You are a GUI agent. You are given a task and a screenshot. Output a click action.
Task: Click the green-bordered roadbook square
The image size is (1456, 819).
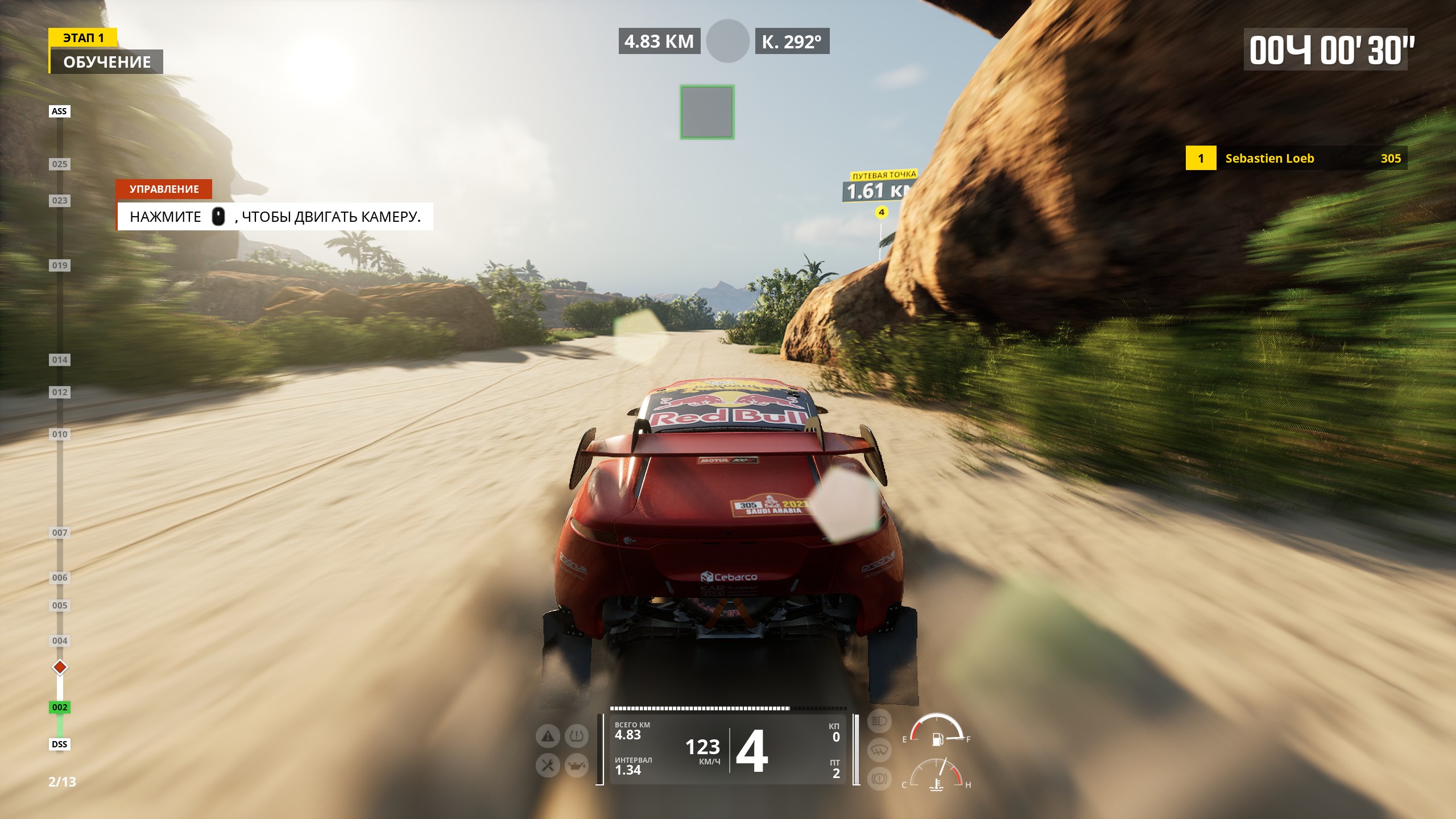tap(707, 112)
